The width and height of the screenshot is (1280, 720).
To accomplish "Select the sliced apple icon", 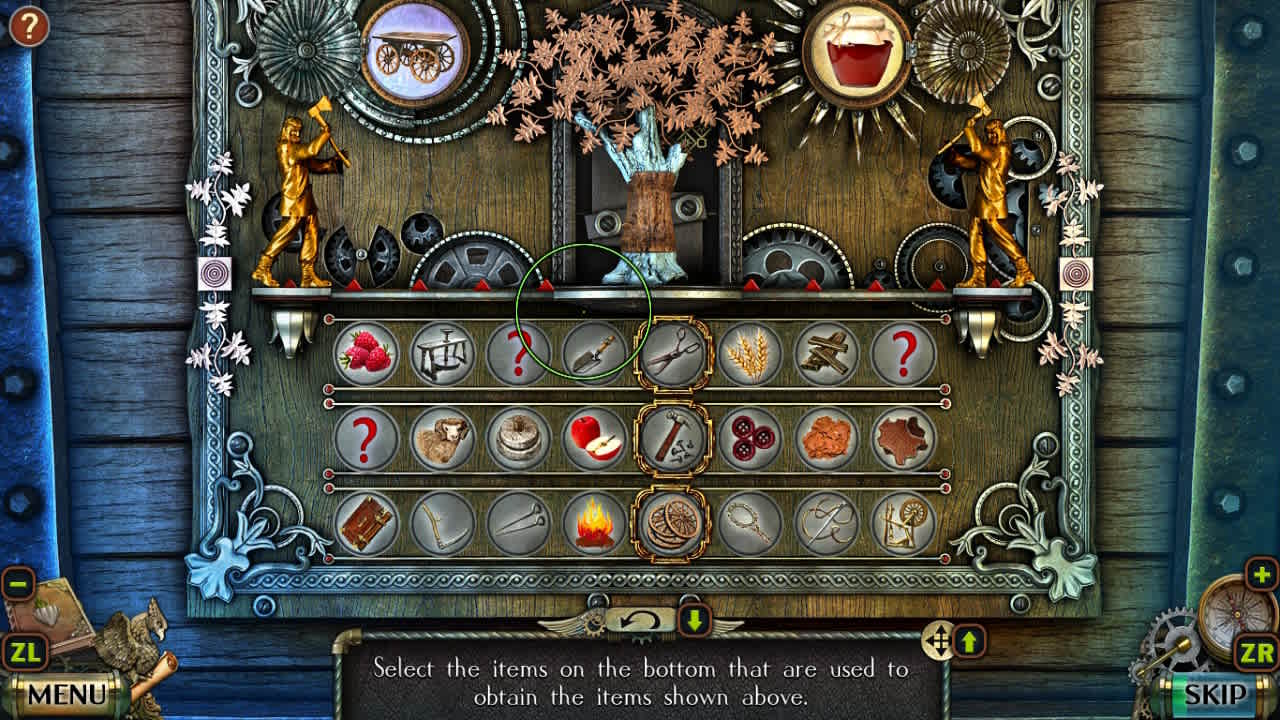I will 596,440.
